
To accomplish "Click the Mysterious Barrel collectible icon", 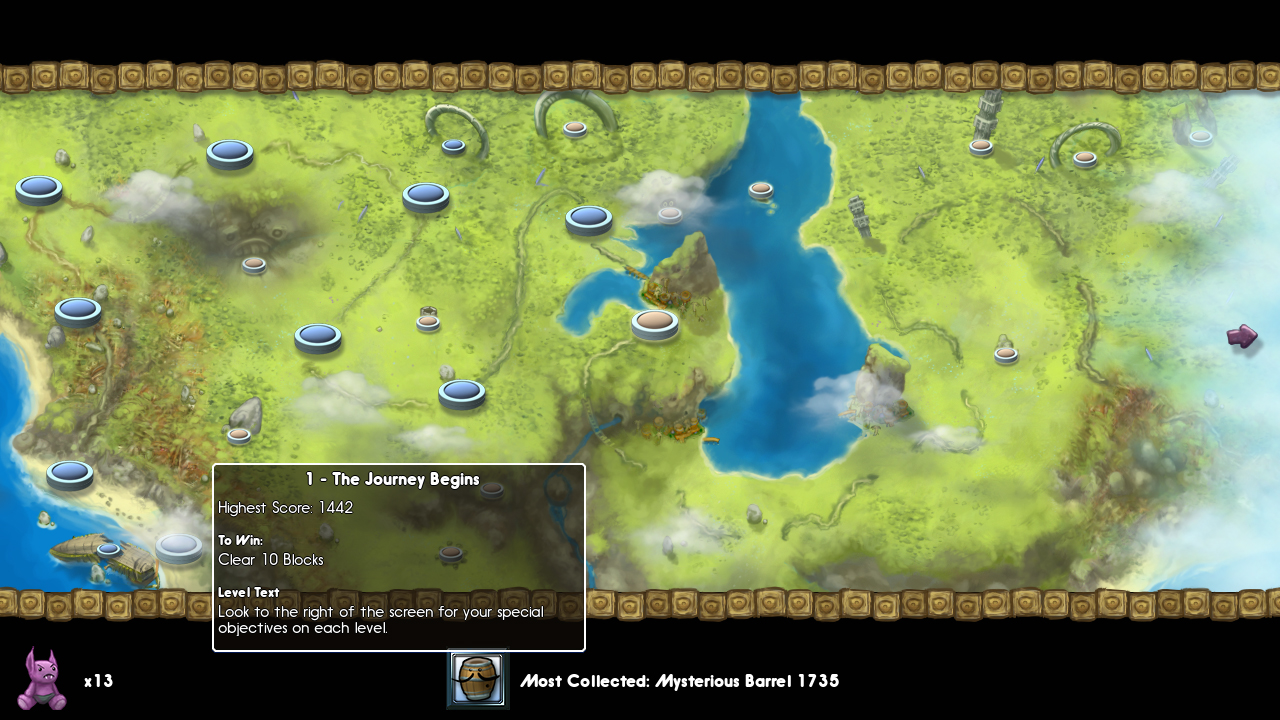I will point(477,679).
